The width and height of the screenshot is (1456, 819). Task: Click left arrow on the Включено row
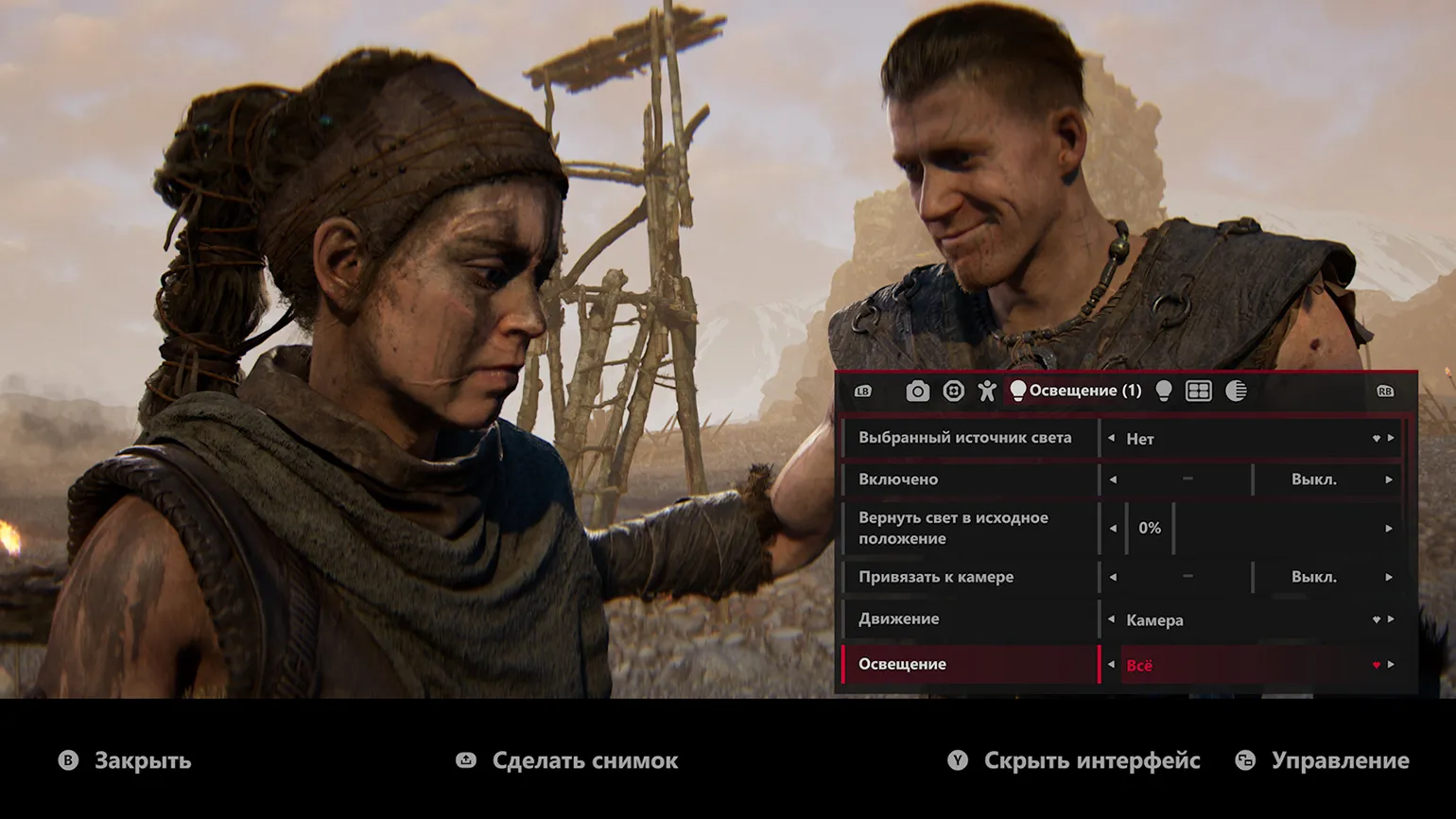[1113, 479]
